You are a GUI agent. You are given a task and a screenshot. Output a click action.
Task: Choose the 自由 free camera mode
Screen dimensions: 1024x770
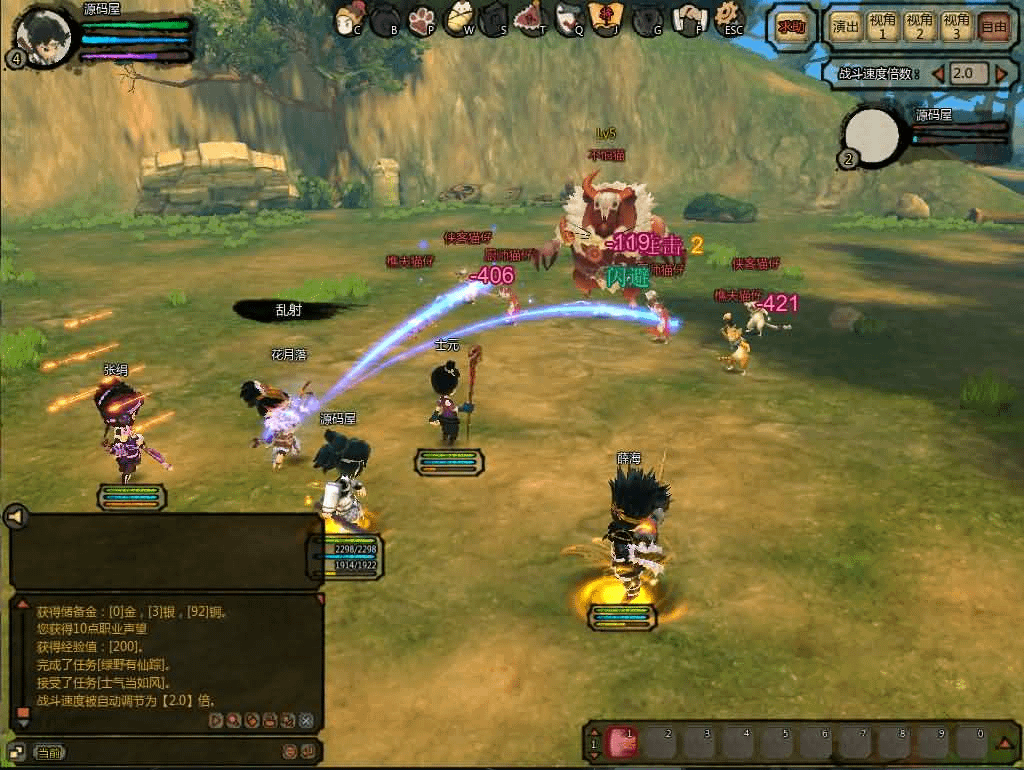(994, 27)
